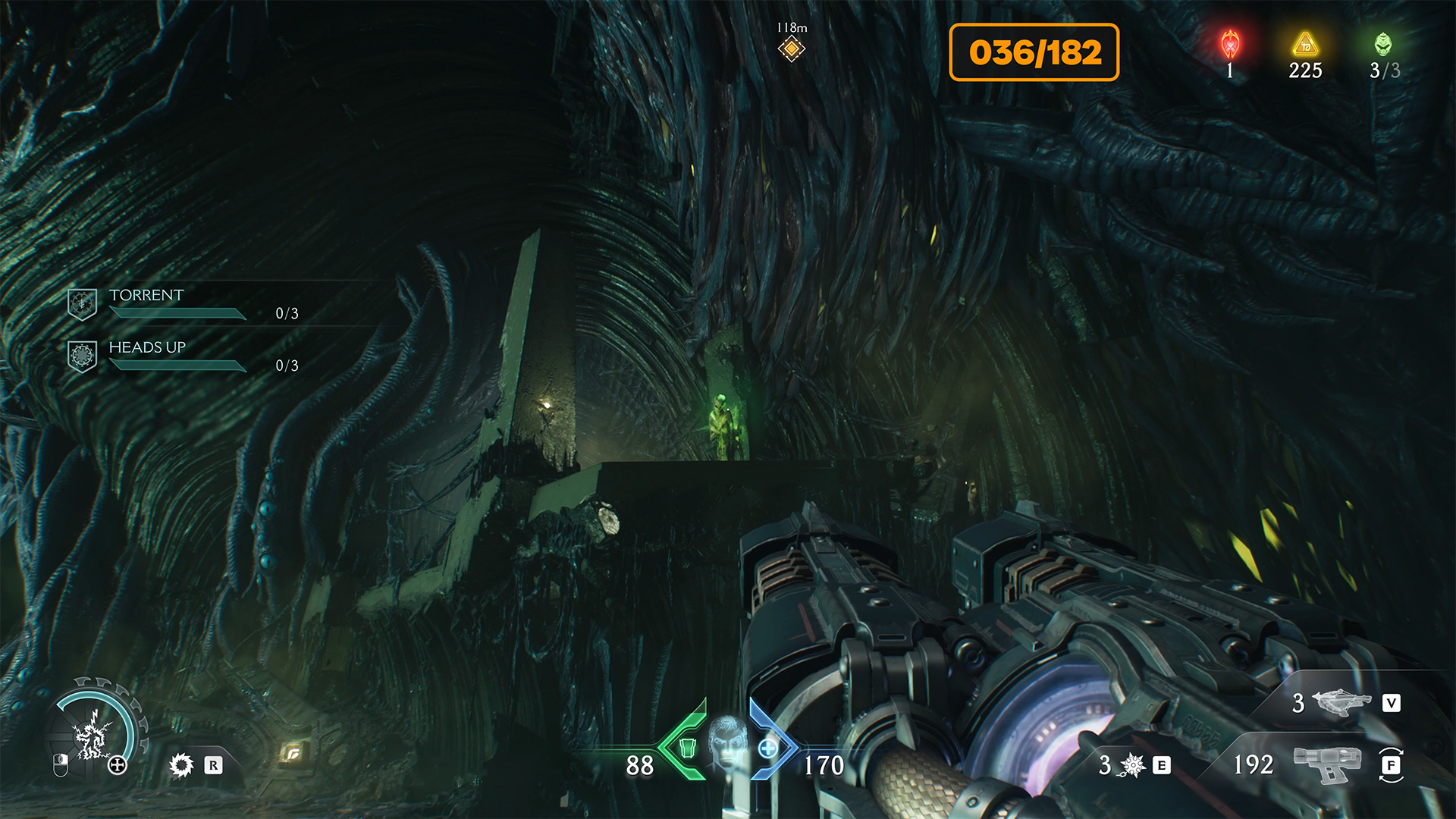Viewport: 1456px width, 819px height.
Task: Select the spiked melee weapon icon
Action: [x=1132, y=765]
